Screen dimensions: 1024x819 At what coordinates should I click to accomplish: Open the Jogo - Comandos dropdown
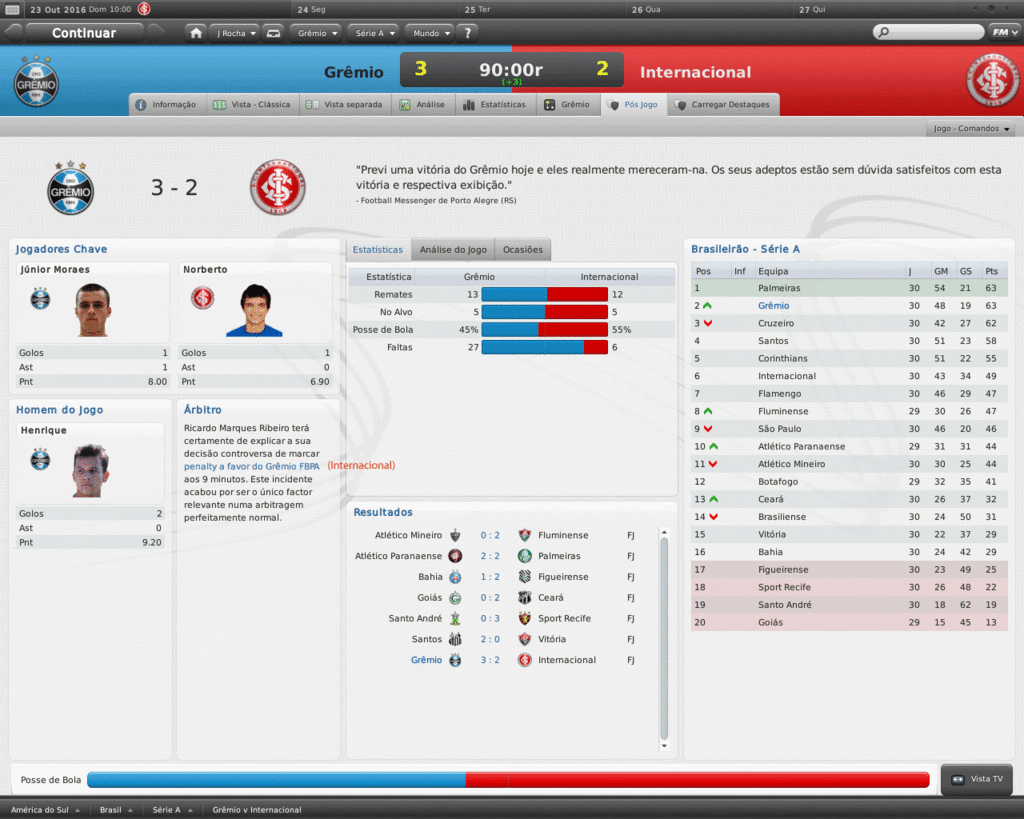point(972,129)
